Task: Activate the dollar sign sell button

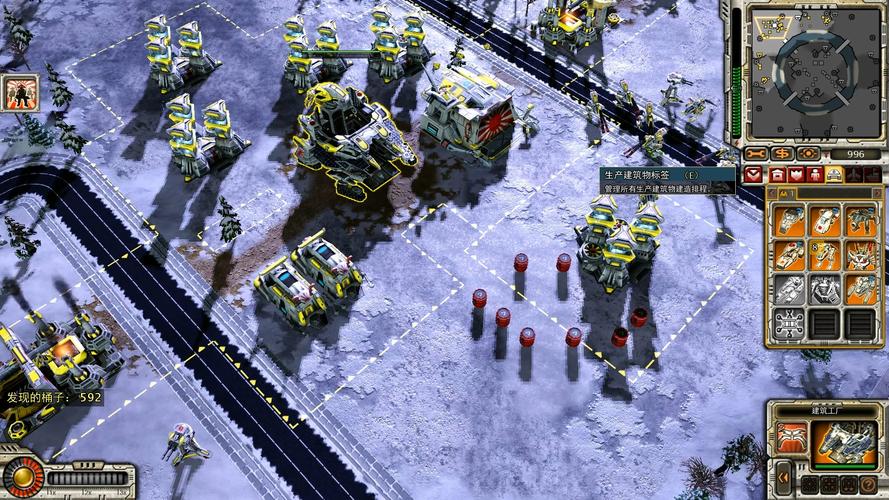Action: (781, 154)
